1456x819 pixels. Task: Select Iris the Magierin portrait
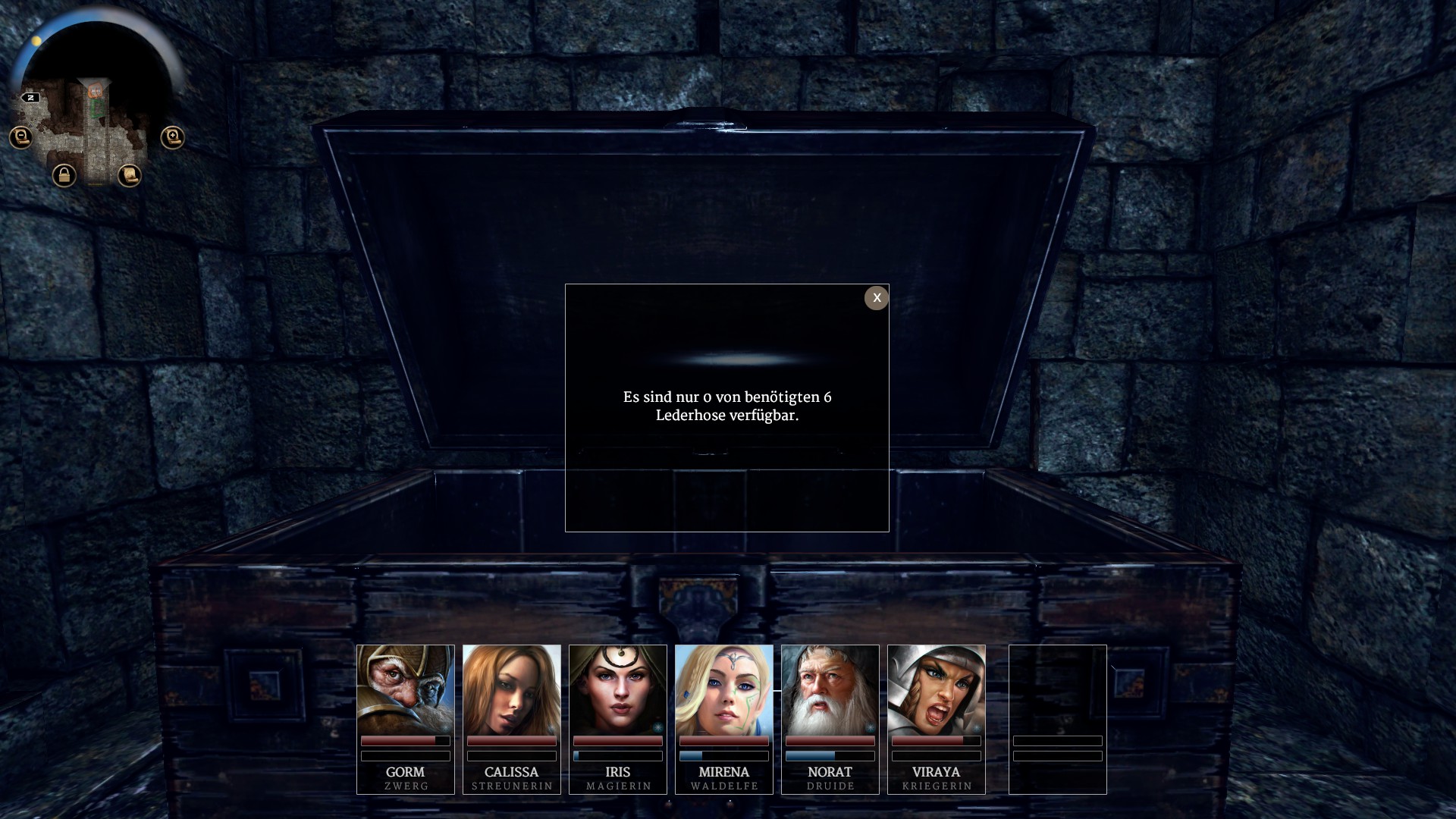pos(618,689)
